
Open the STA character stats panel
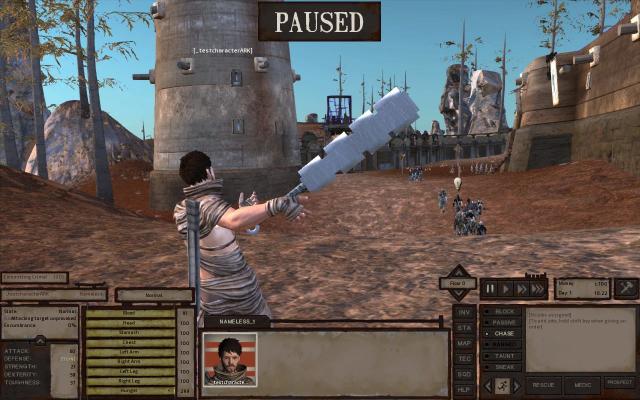tap(464, 327)
